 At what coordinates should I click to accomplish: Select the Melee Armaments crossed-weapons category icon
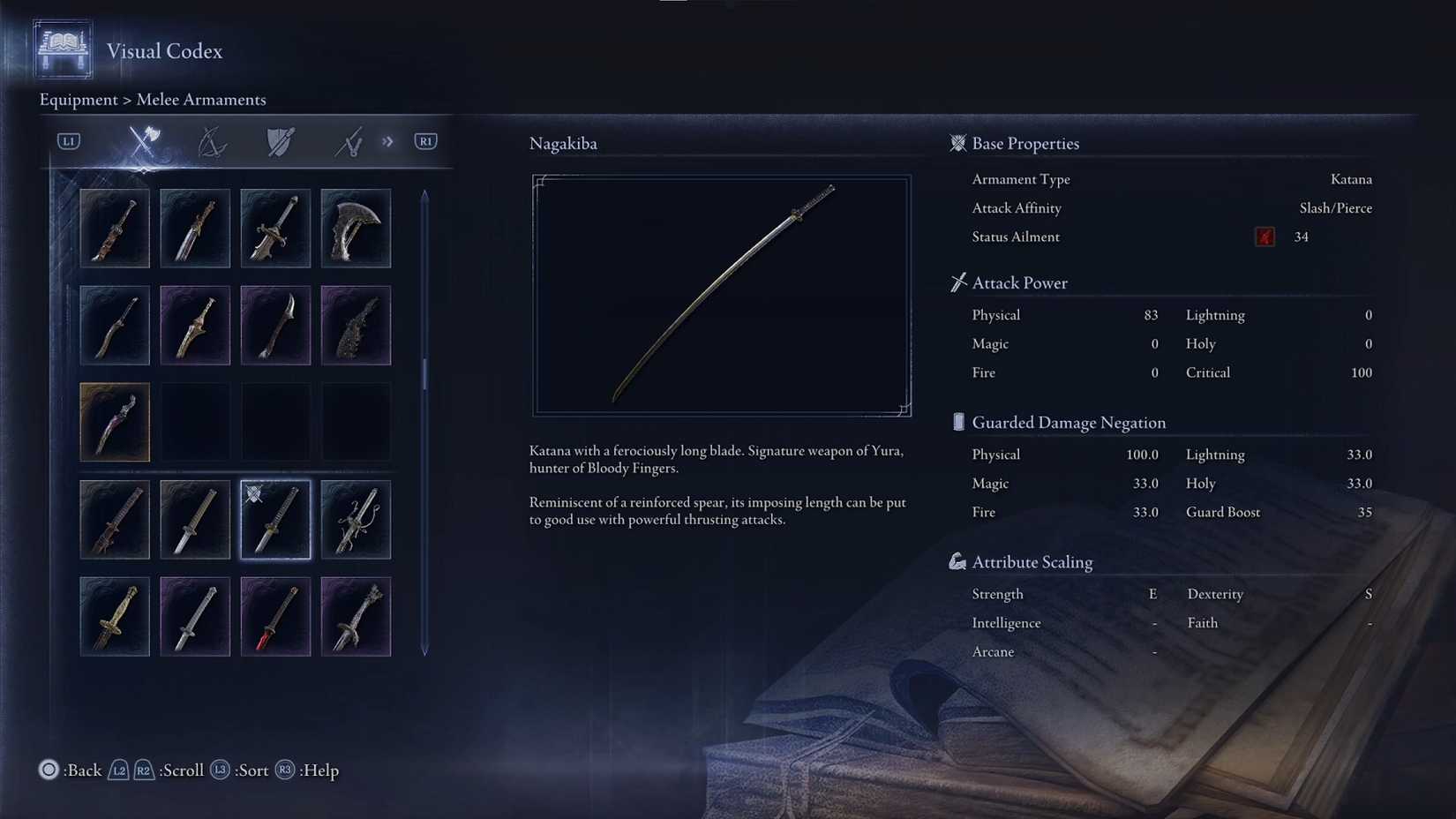click(144, 141)
